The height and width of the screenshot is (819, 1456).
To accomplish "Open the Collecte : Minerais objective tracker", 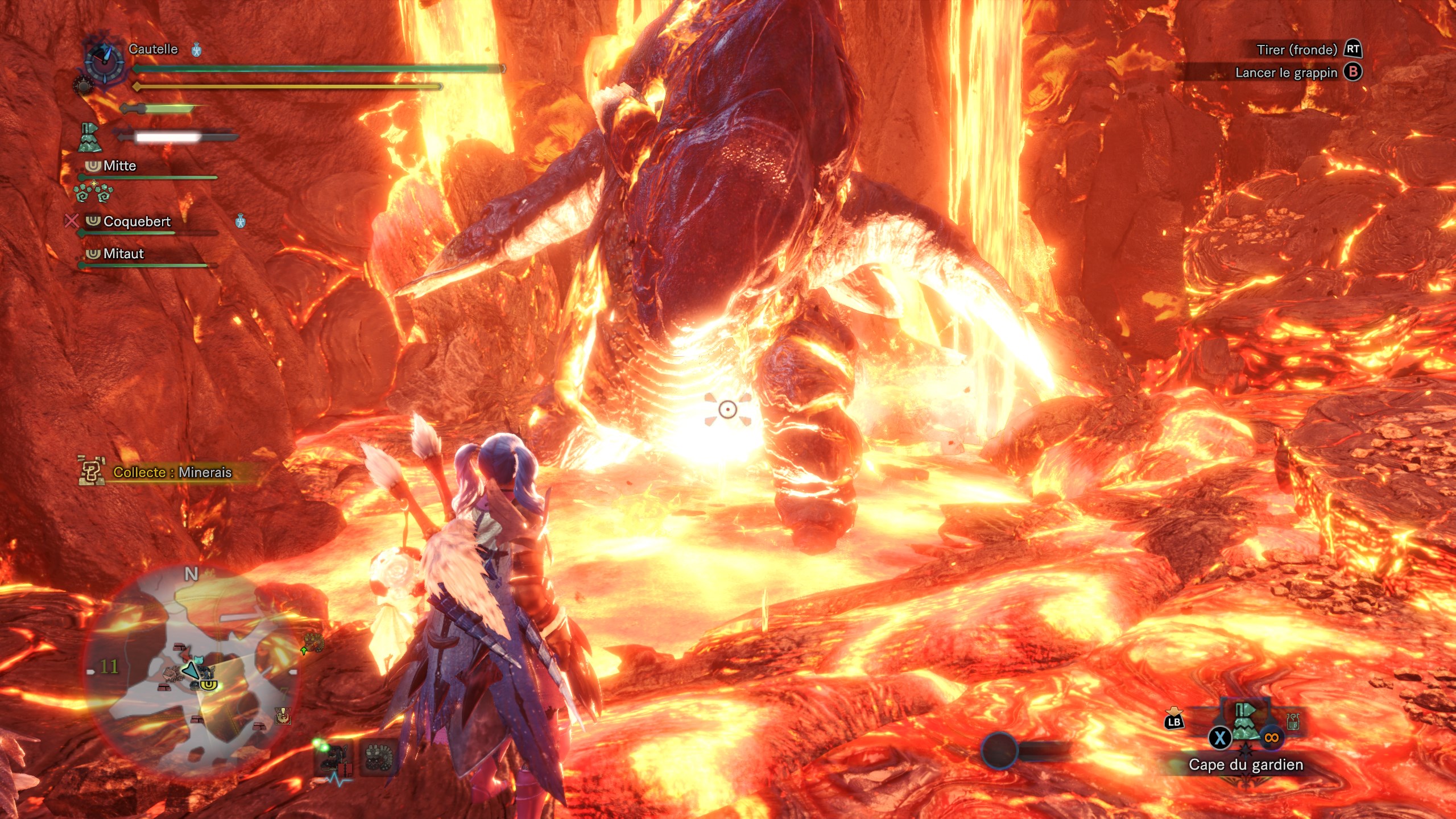I will [172, 472].
